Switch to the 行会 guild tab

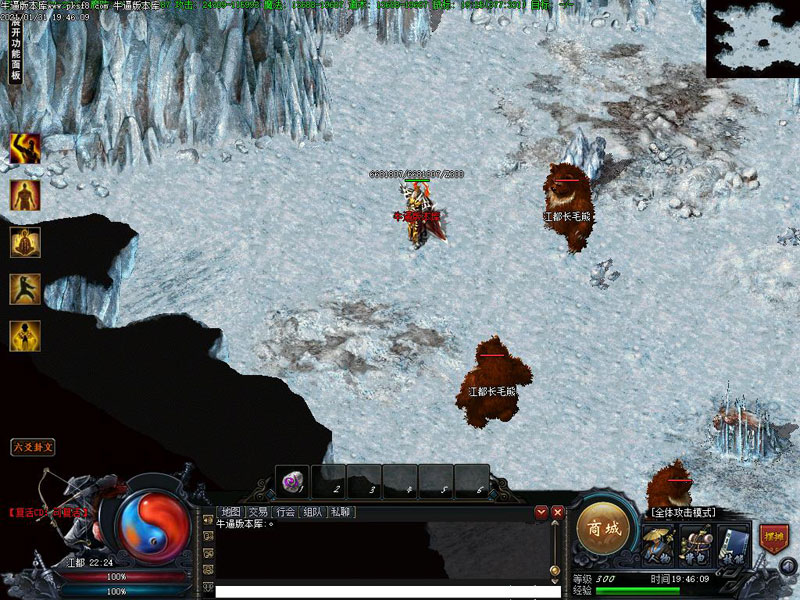(x=286, y=512)
